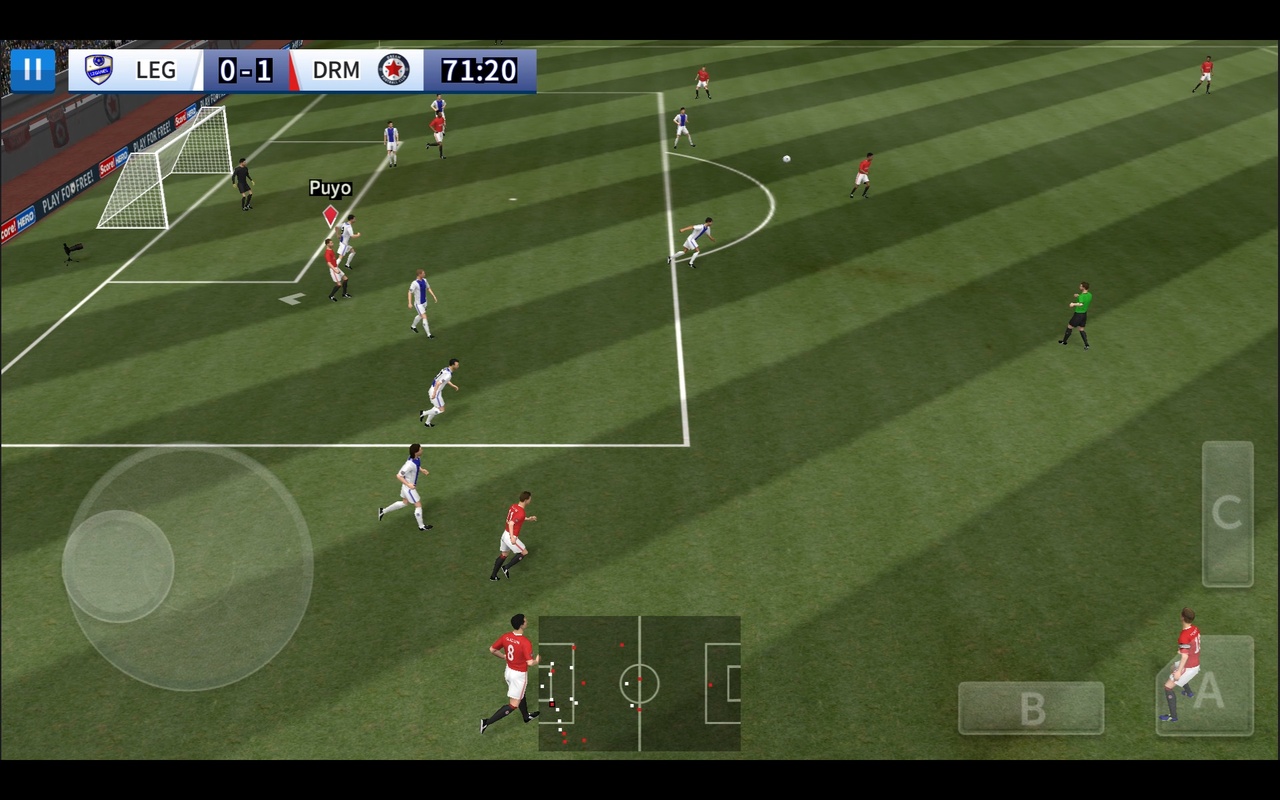Pause the match with the pause button

click(33, 70)
